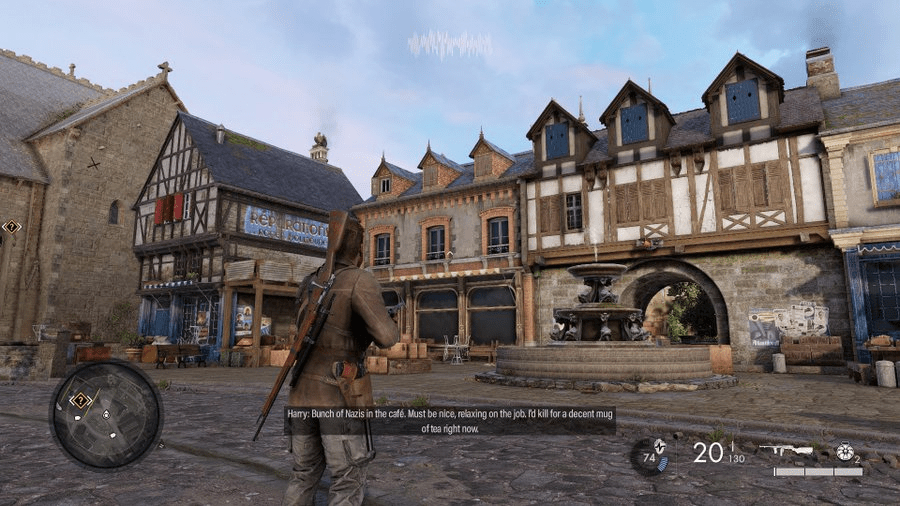
Task: Select the question mark marker on the minimap
Action: (81, 400)
